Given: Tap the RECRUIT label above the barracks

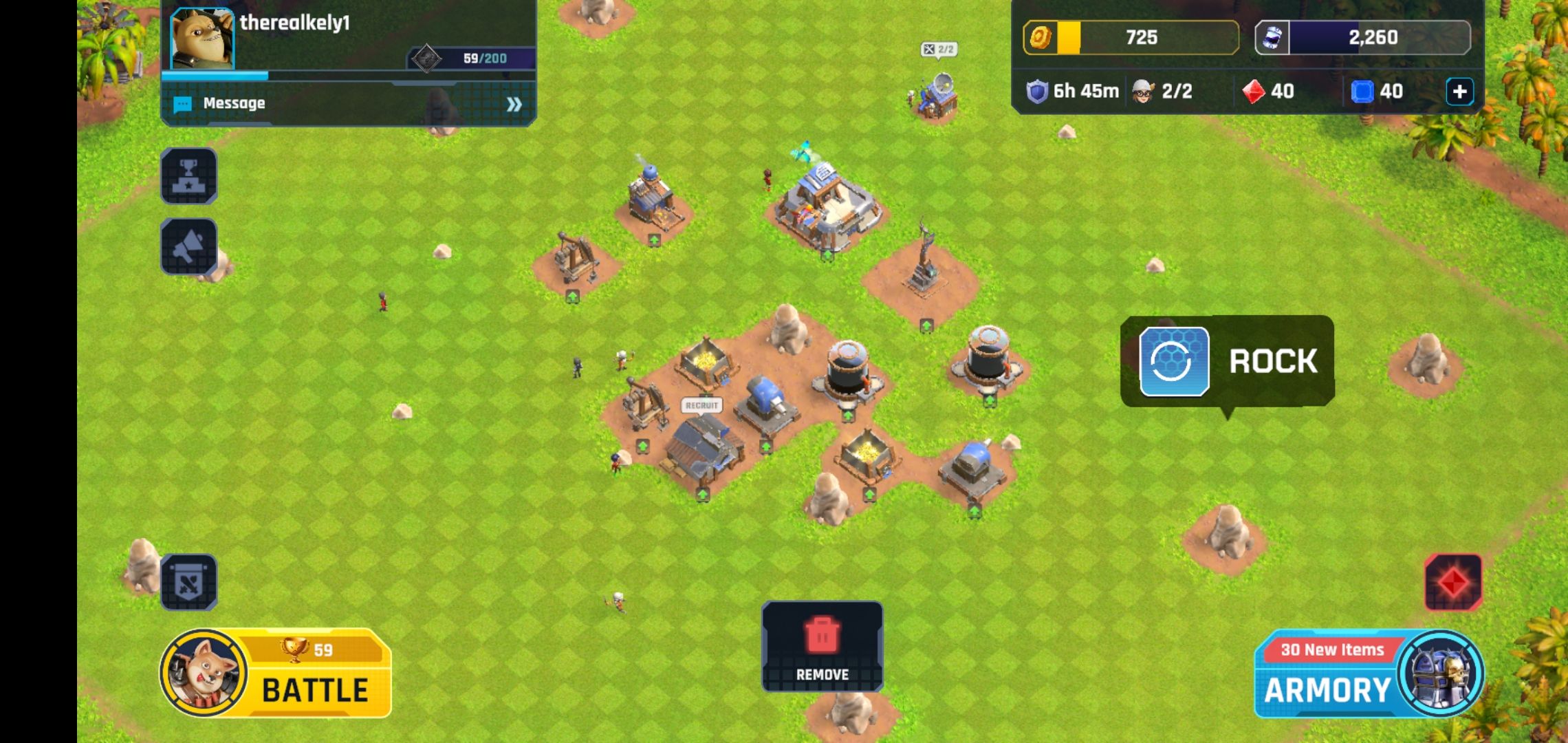Looking at the screenshot, I should (x=701, y=405).
